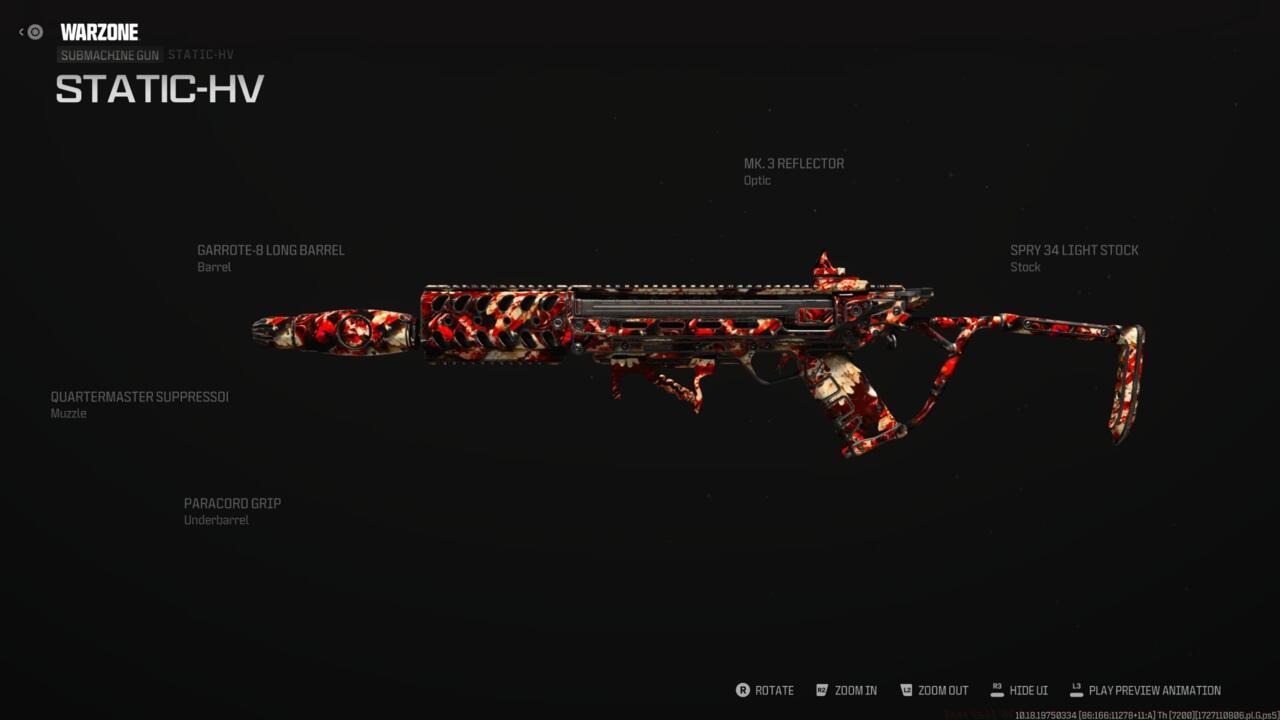Open the Submachine Gun breadcrumb category
Screen dimensions: 1280x720
(110, 56)
